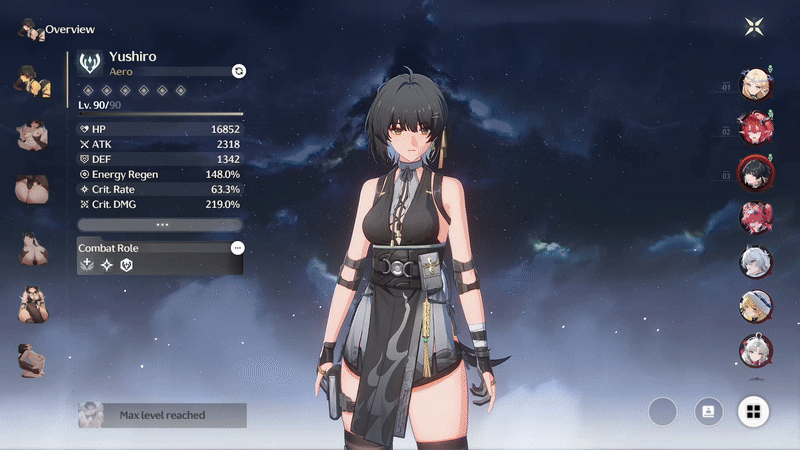Open Combat Role details button
This screenshot has height=450, width=800.
tap(237, 247)
